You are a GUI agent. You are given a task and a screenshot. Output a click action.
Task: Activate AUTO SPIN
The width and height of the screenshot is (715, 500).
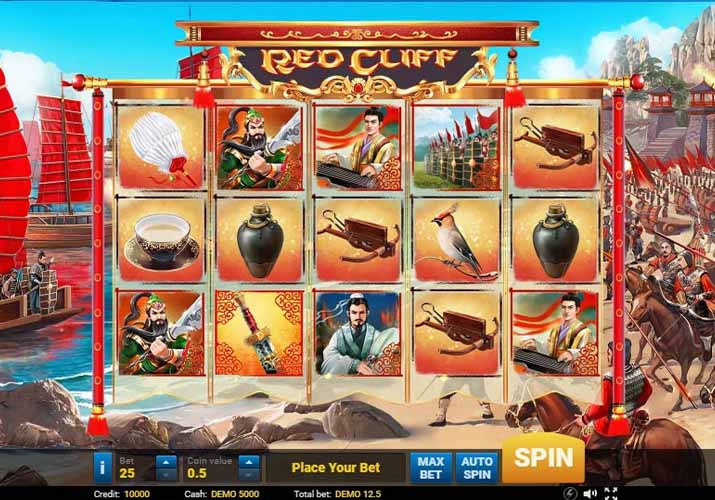point(476,467)
